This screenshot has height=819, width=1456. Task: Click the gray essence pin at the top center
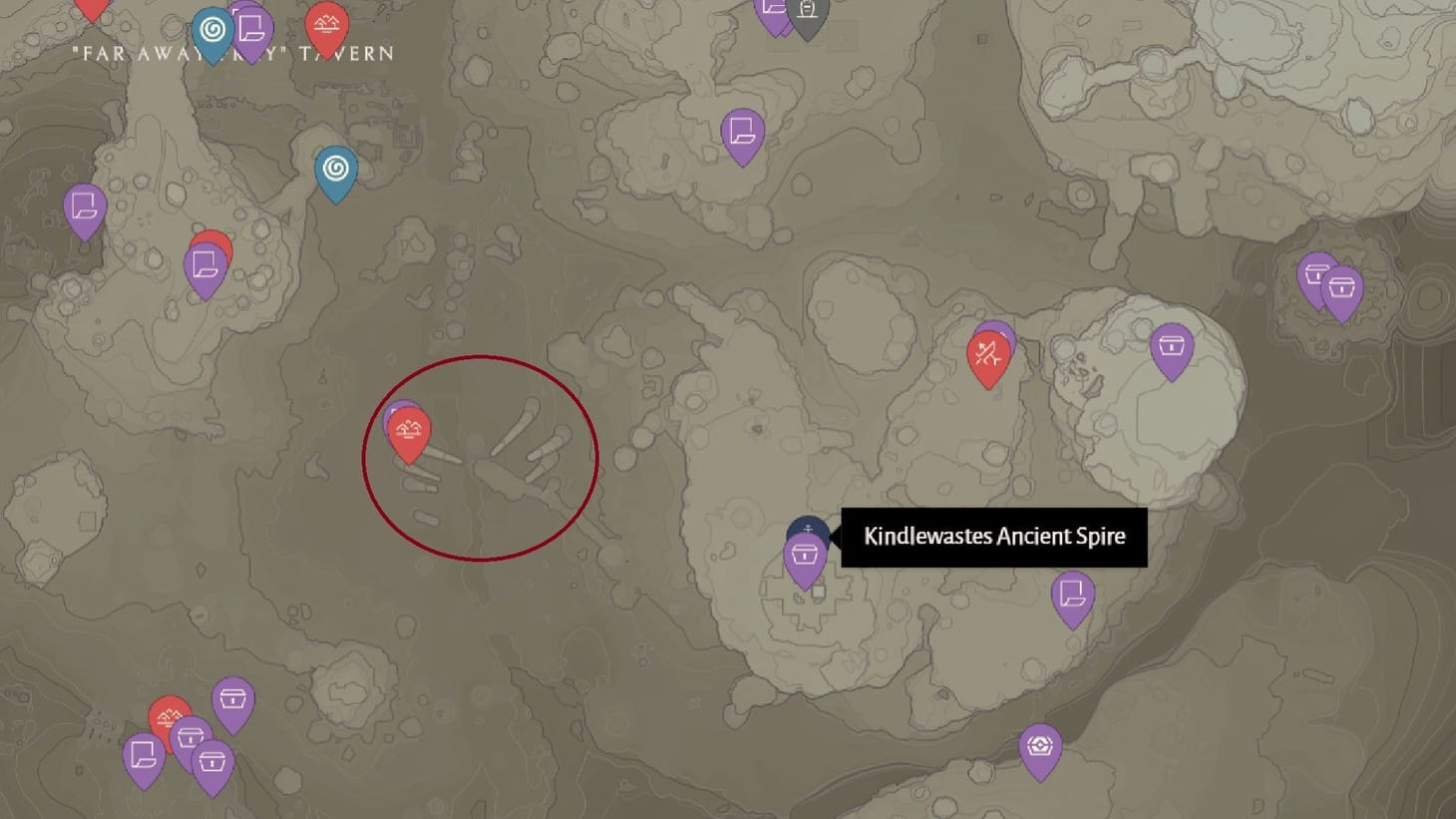pos(807,12)
